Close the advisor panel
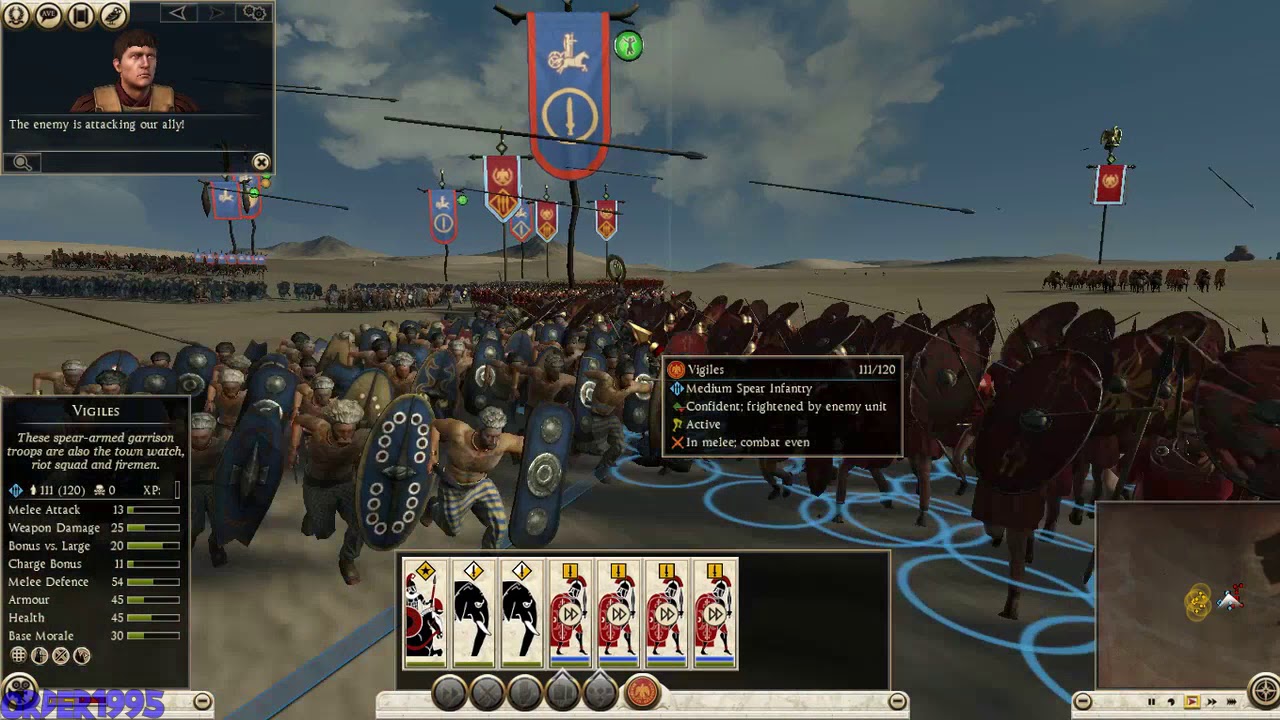The image size is (1280, 720). pos(261,162)
